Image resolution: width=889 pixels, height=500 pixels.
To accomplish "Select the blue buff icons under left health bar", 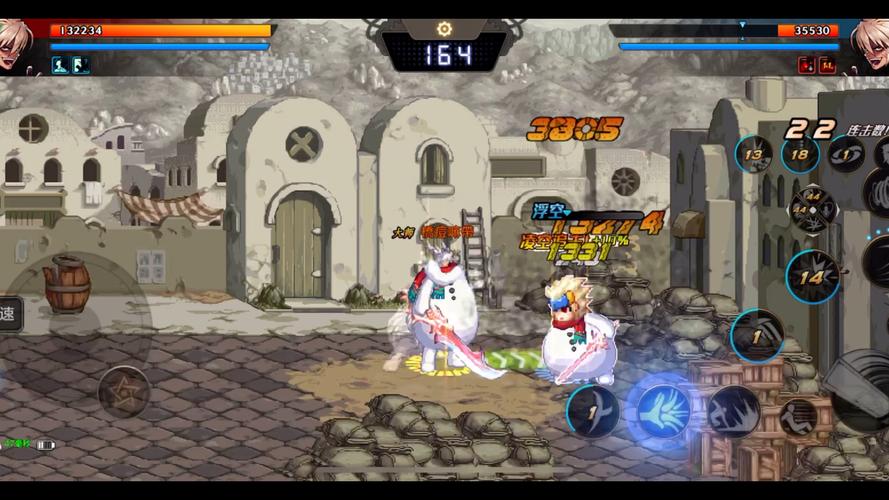I will [71, 65].
